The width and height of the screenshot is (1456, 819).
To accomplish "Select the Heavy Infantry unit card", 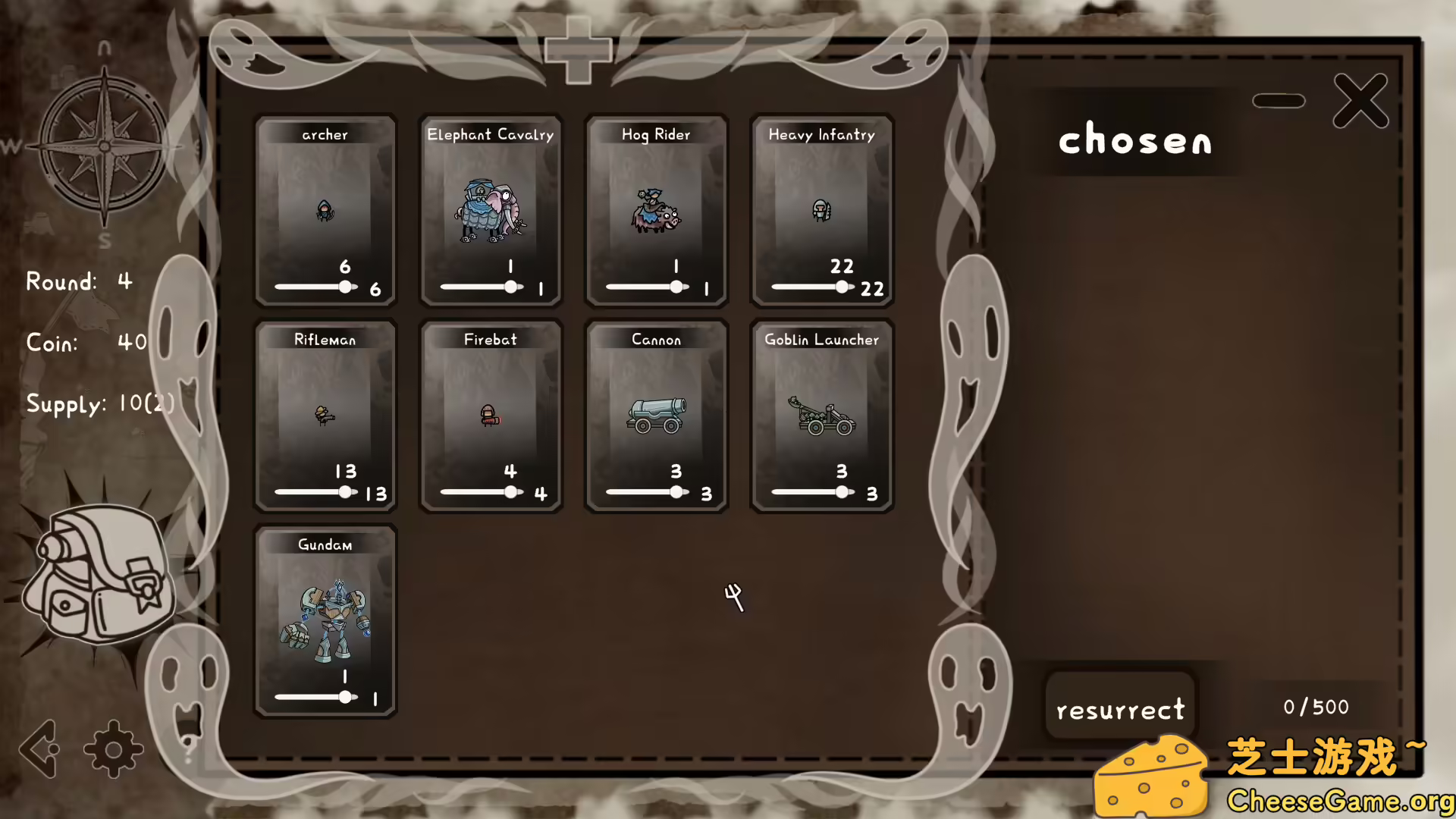I will (x=821, y=209).
